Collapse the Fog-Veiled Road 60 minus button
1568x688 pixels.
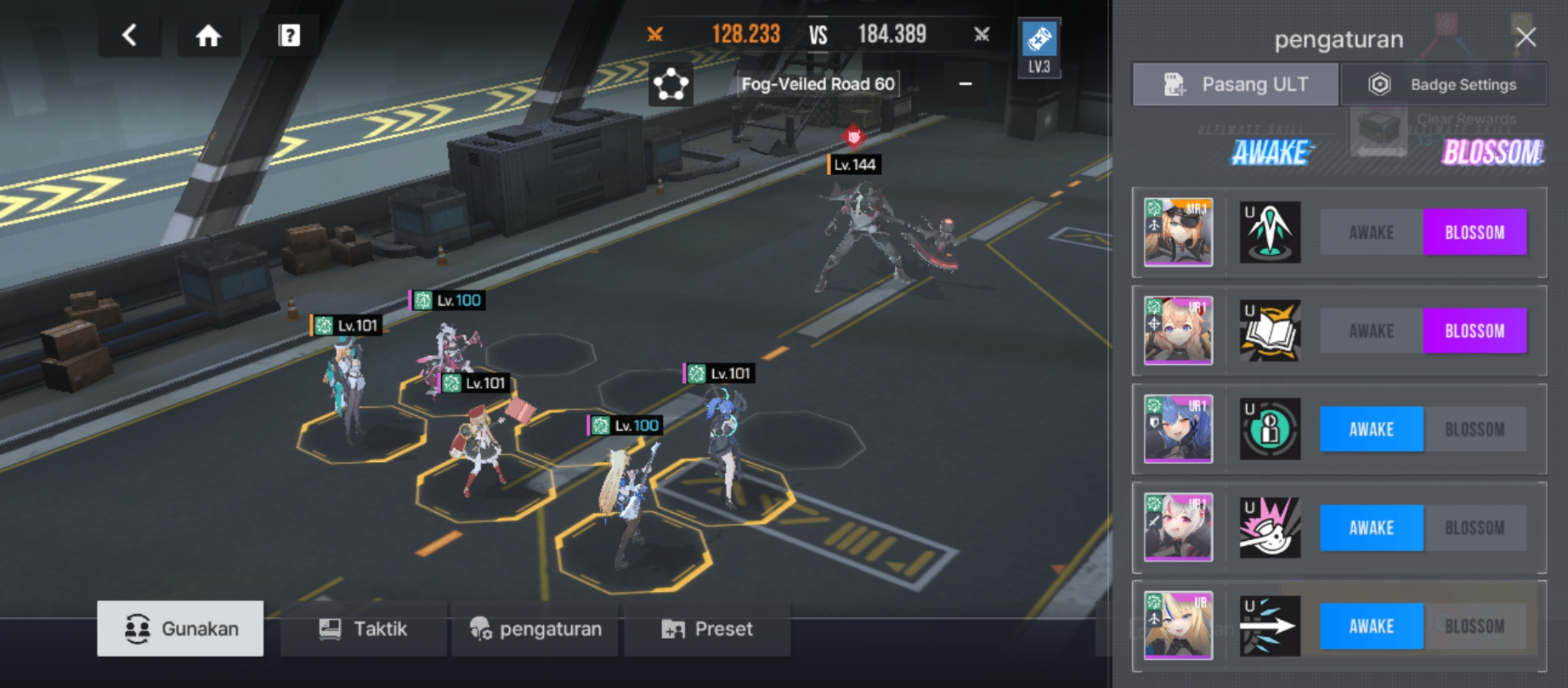(965, 84)
